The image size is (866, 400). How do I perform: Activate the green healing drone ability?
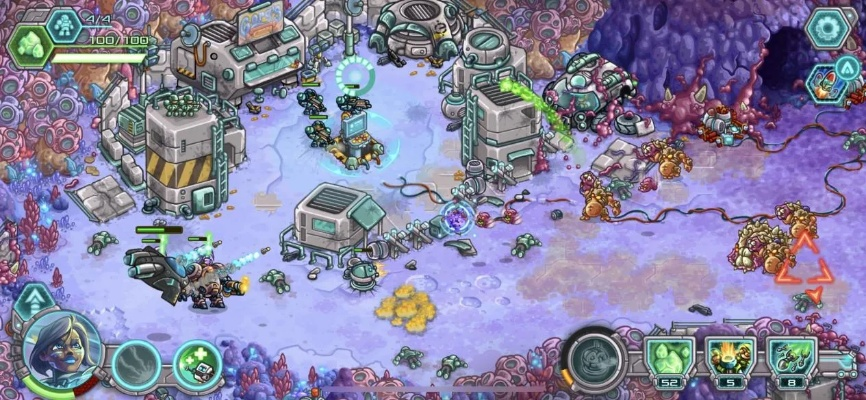[197, 364]
